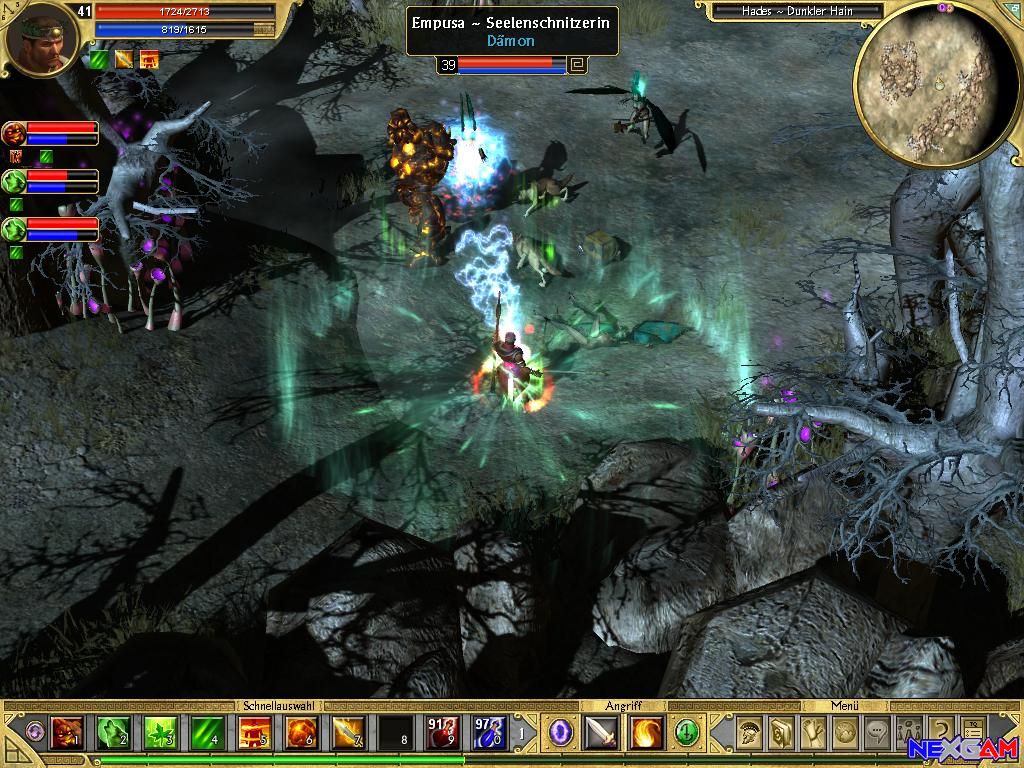Activate the red shrine skill in slot 5
Screen dimensions: 1024x768
tap(254, 733)
